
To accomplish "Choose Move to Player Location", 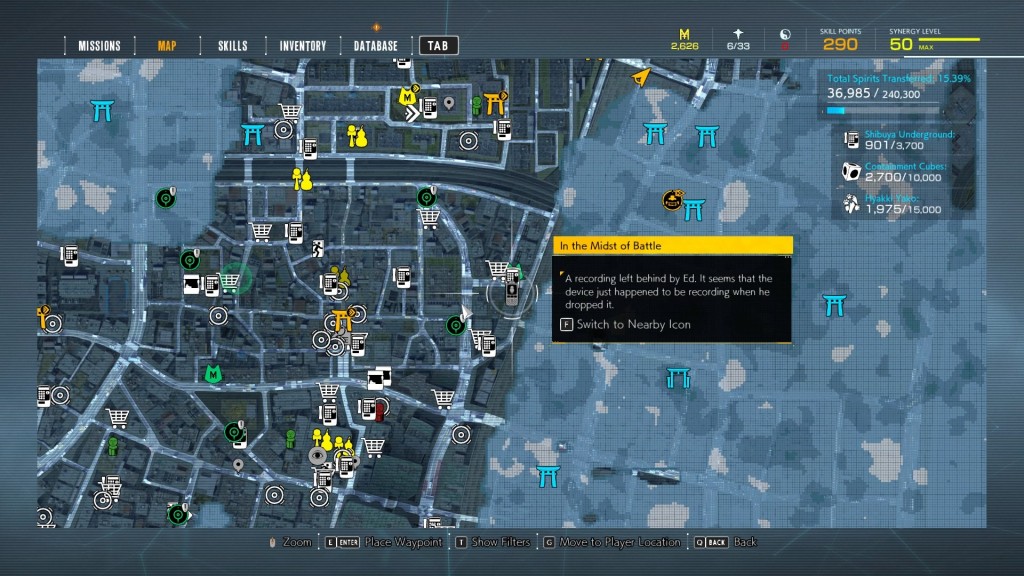I will (612, 542).
